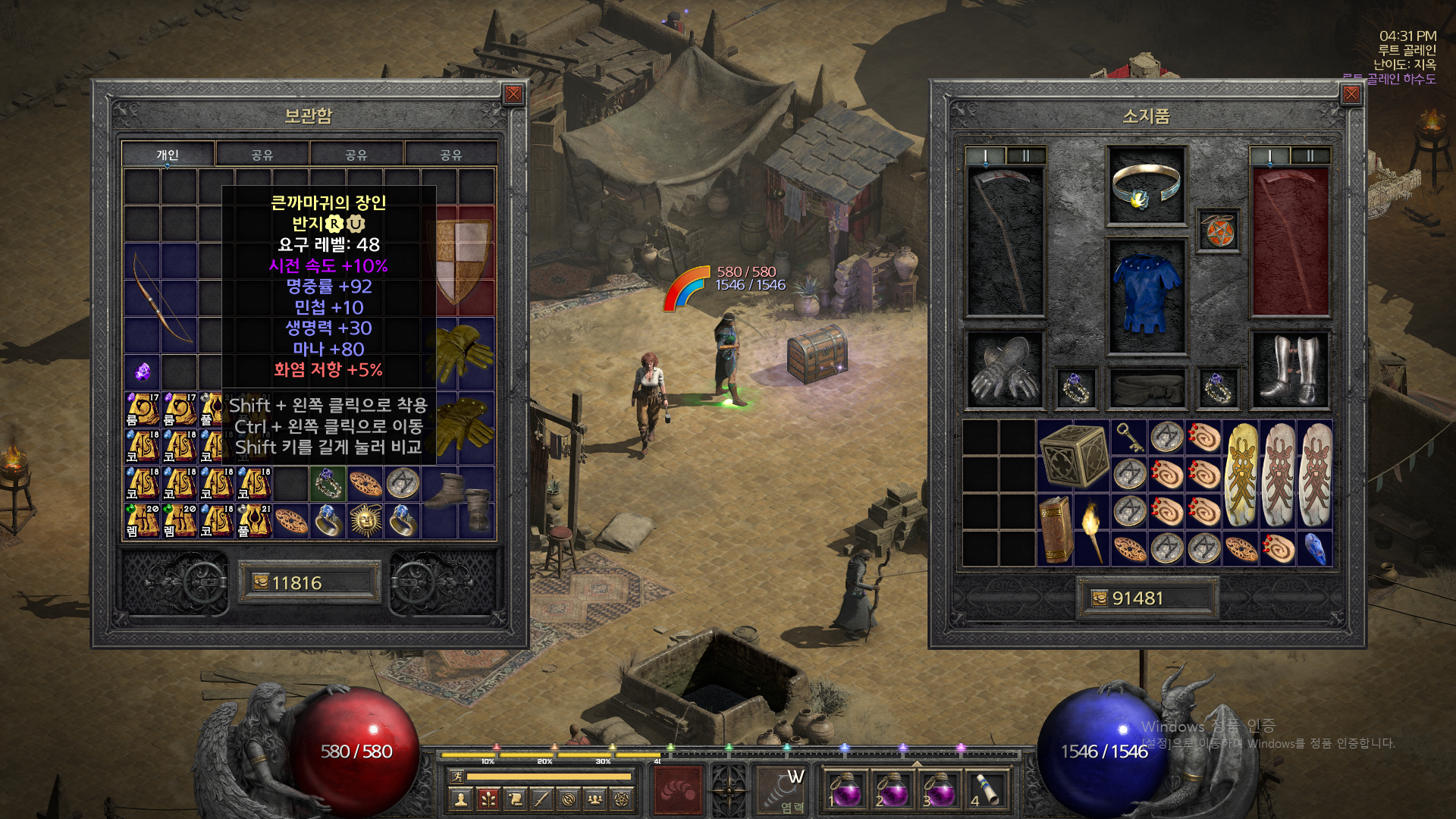The width and height of the screenshot is (1456, 819).
Task: Select the equipped gauntlets slot
Action: click(1004, 370)
